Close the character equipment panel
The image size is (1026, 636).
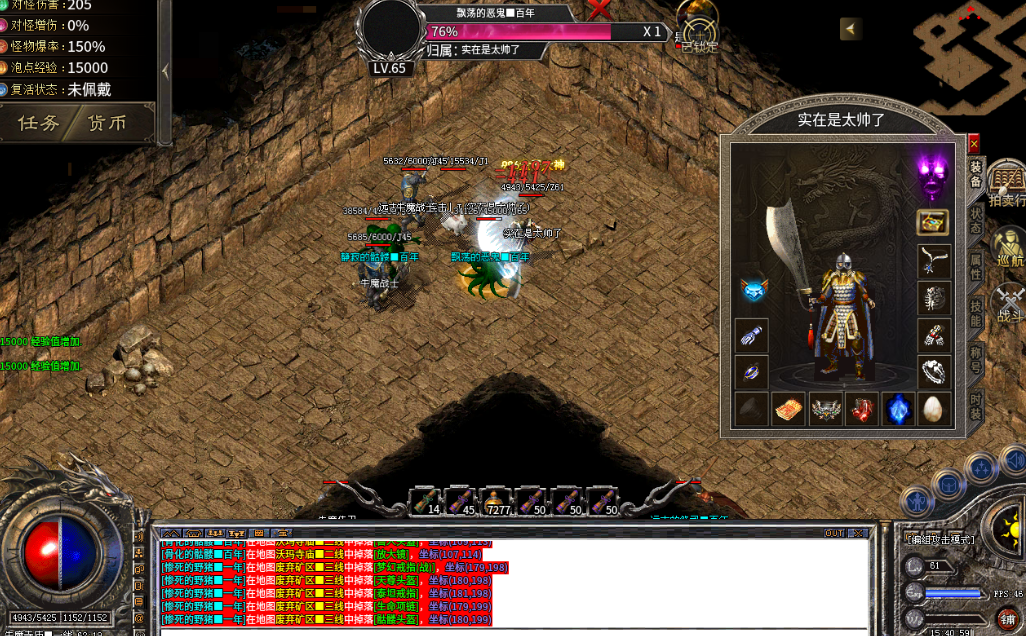[x=974, y=144]
